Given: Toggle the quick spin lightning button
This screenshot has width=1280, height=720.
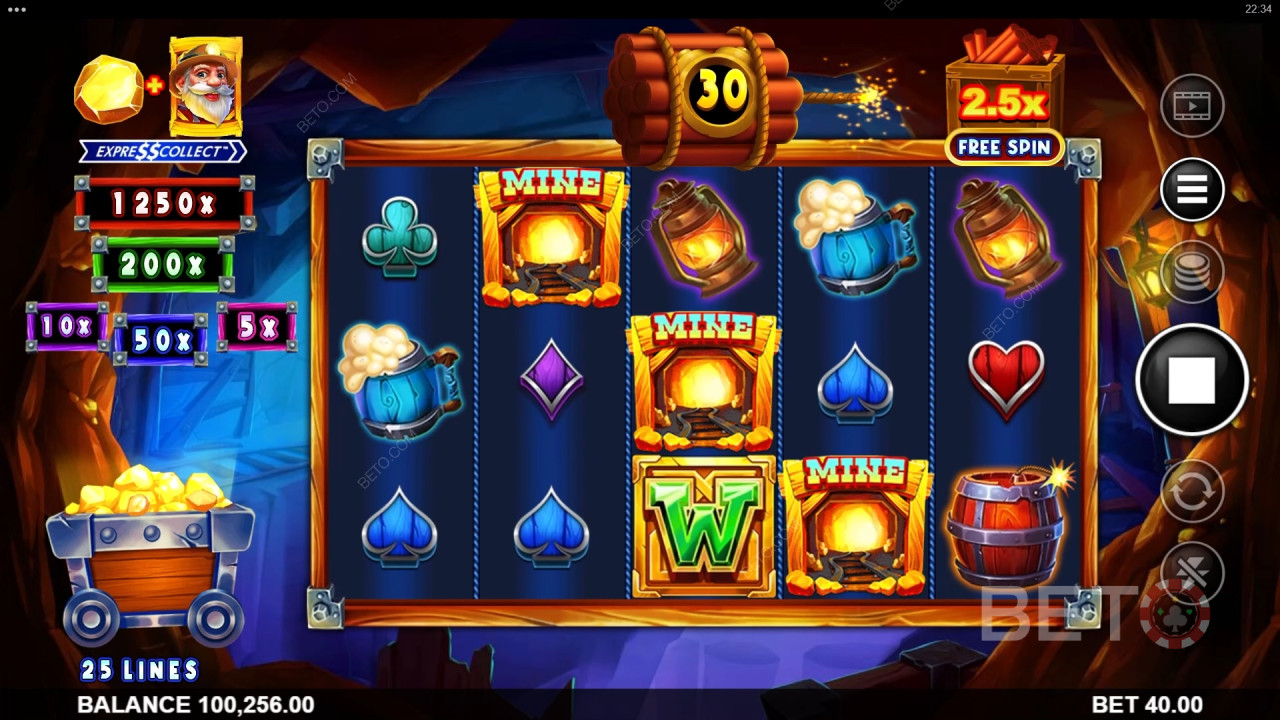Looking at the screenshot, I should (x=1192, y=572).
